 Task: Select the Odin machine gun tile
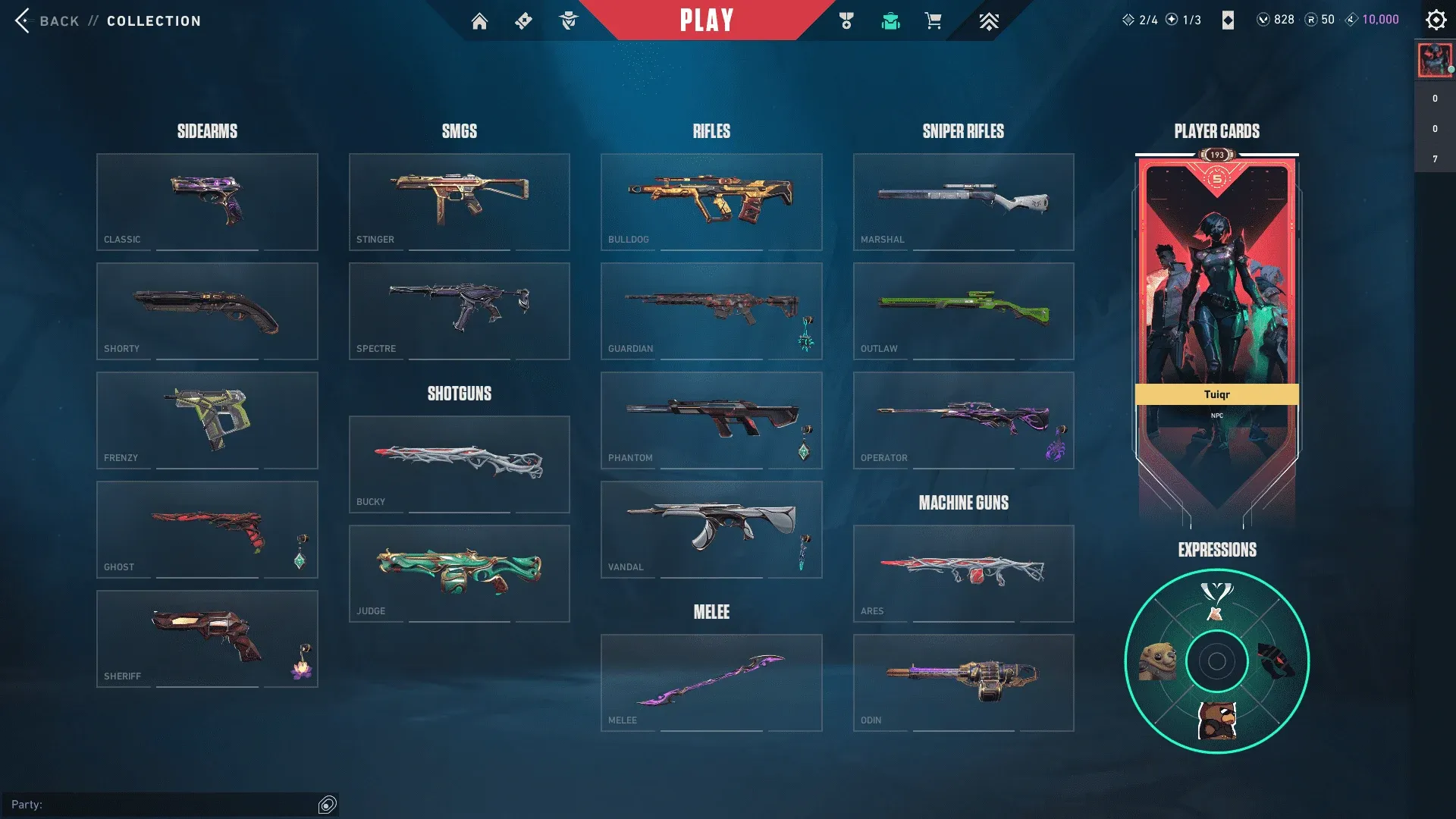point(963,682)
